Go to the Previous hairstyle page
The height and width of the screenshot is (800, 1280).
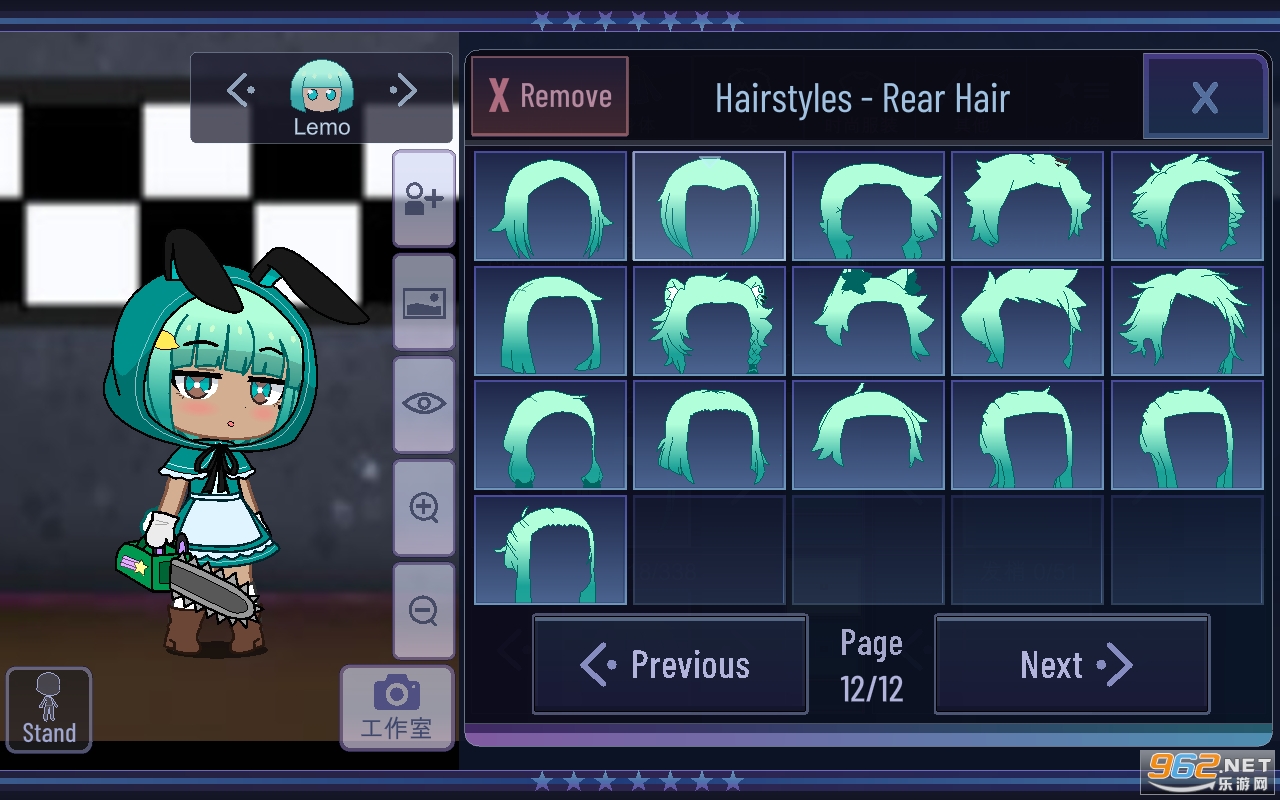click(670, 664)
